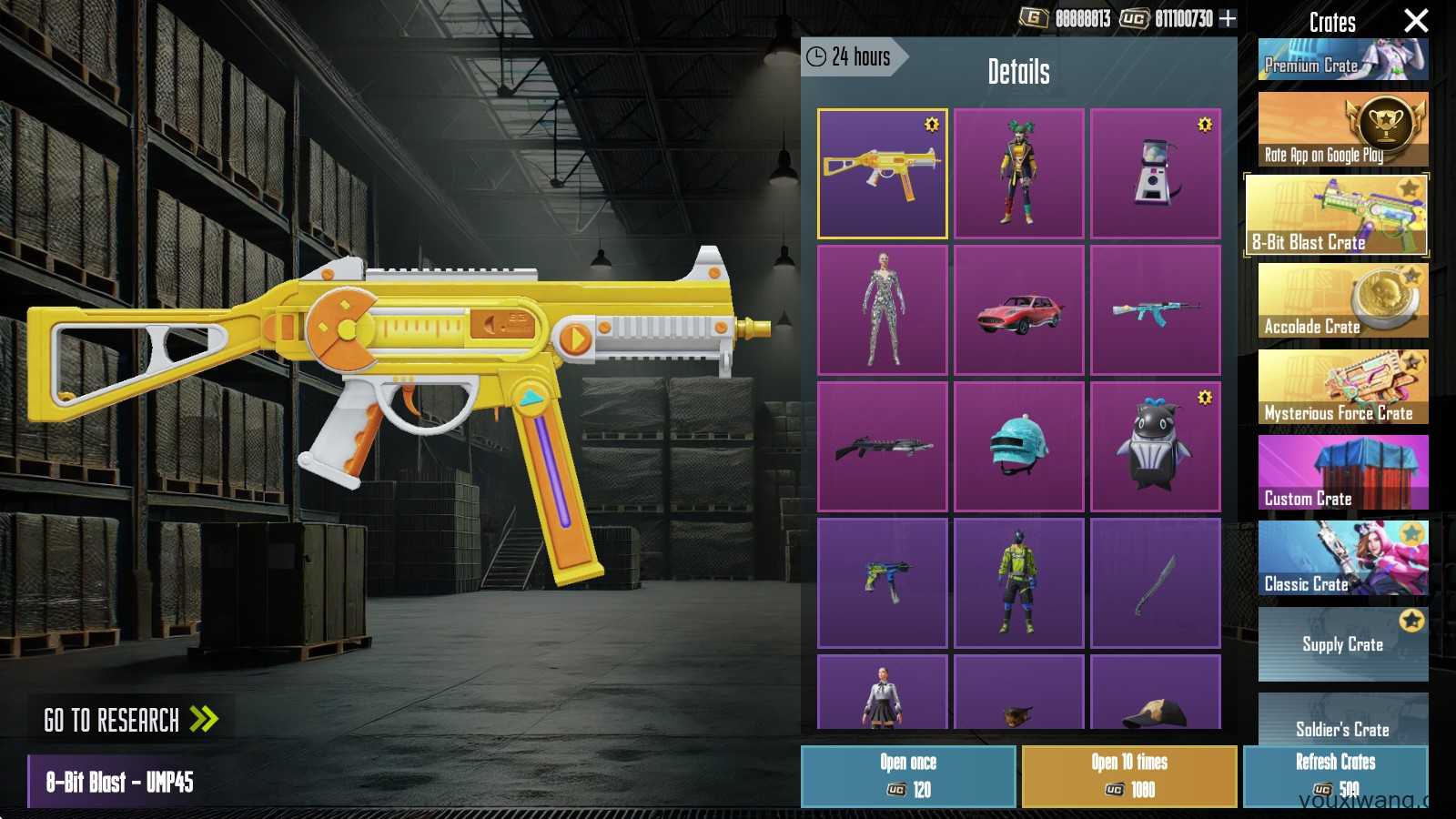This screenshot has width=1456, height=819.
Task: Open the Supply Crate
Action: click(1342, 644)
